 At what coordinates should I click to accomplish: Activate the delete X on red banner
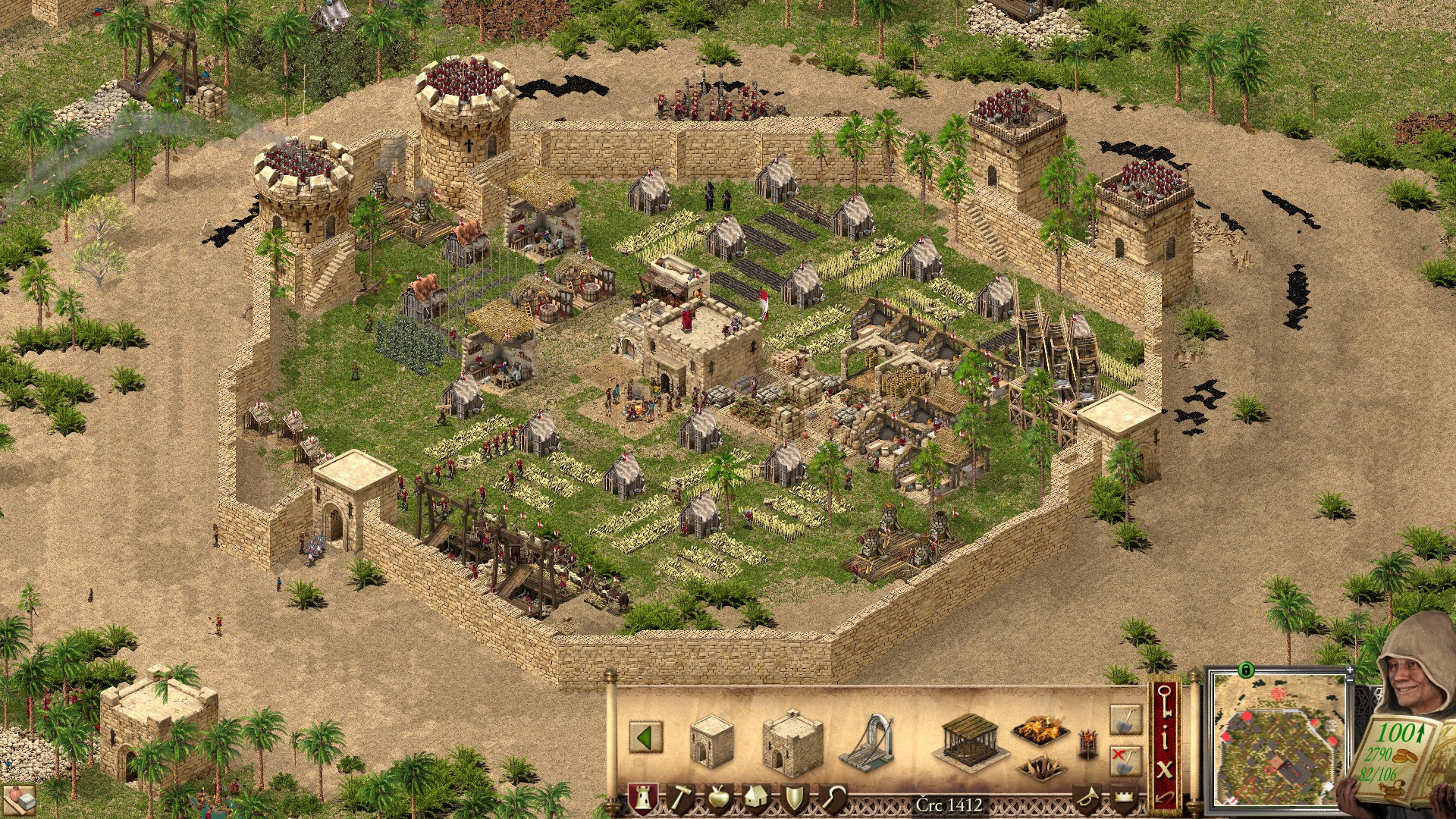(x=1165, y=770)
